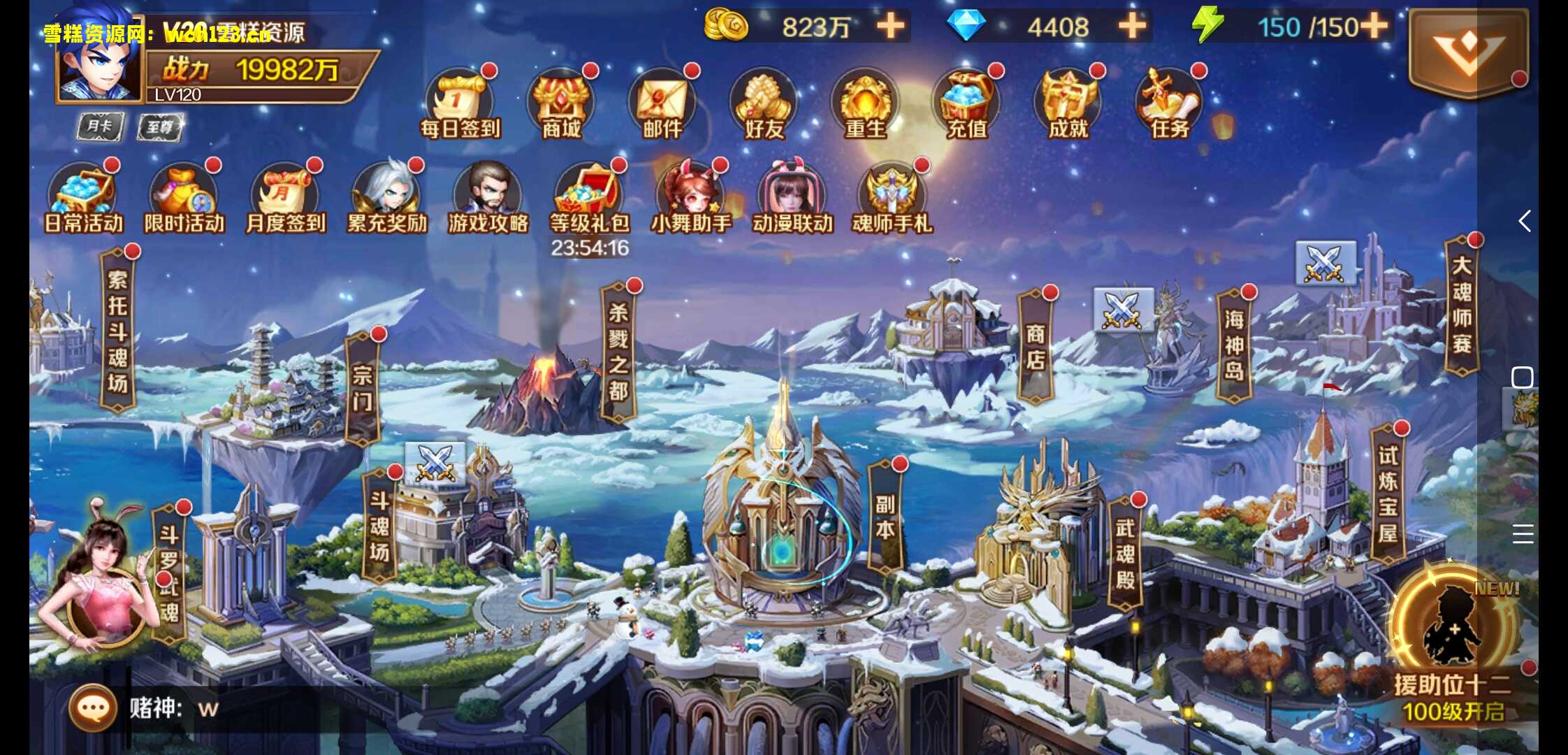Check the 邮件 mail icon
1568x755 pixels.
click(662, 105)
